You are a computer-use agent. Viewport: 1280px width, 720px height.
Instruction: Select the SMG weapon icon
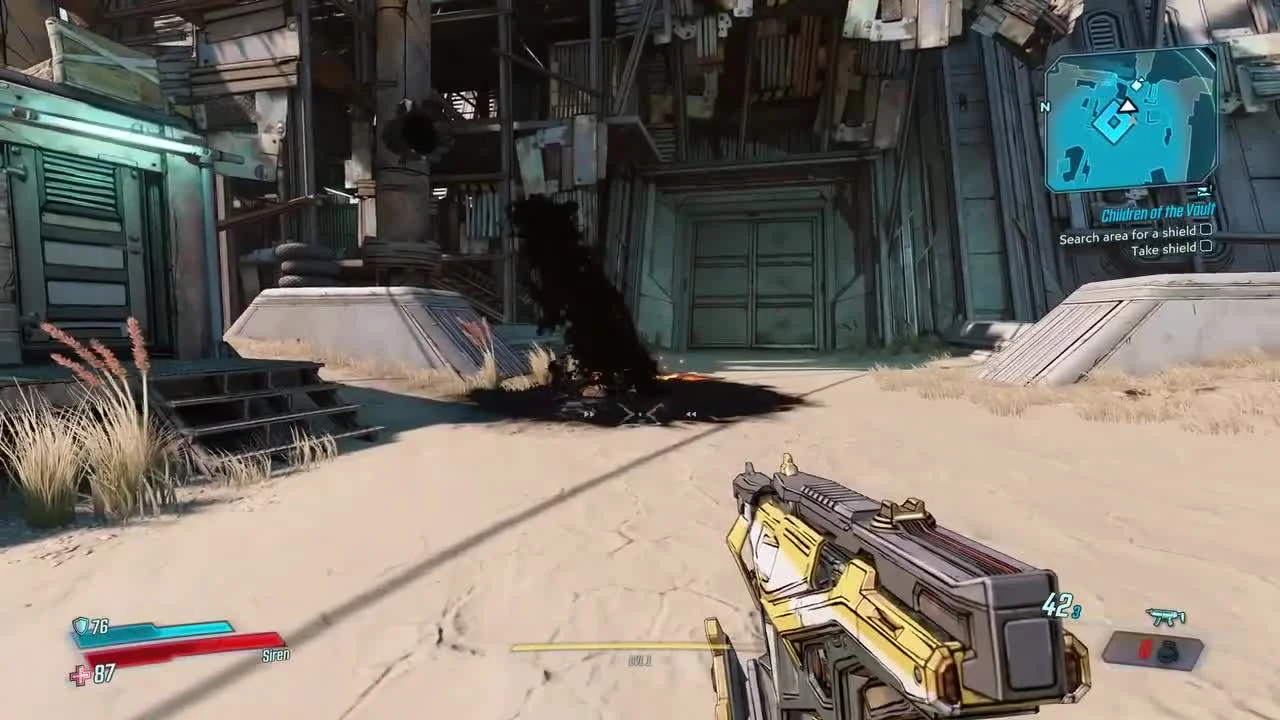pyautogui.click(x=1164, y=616)
